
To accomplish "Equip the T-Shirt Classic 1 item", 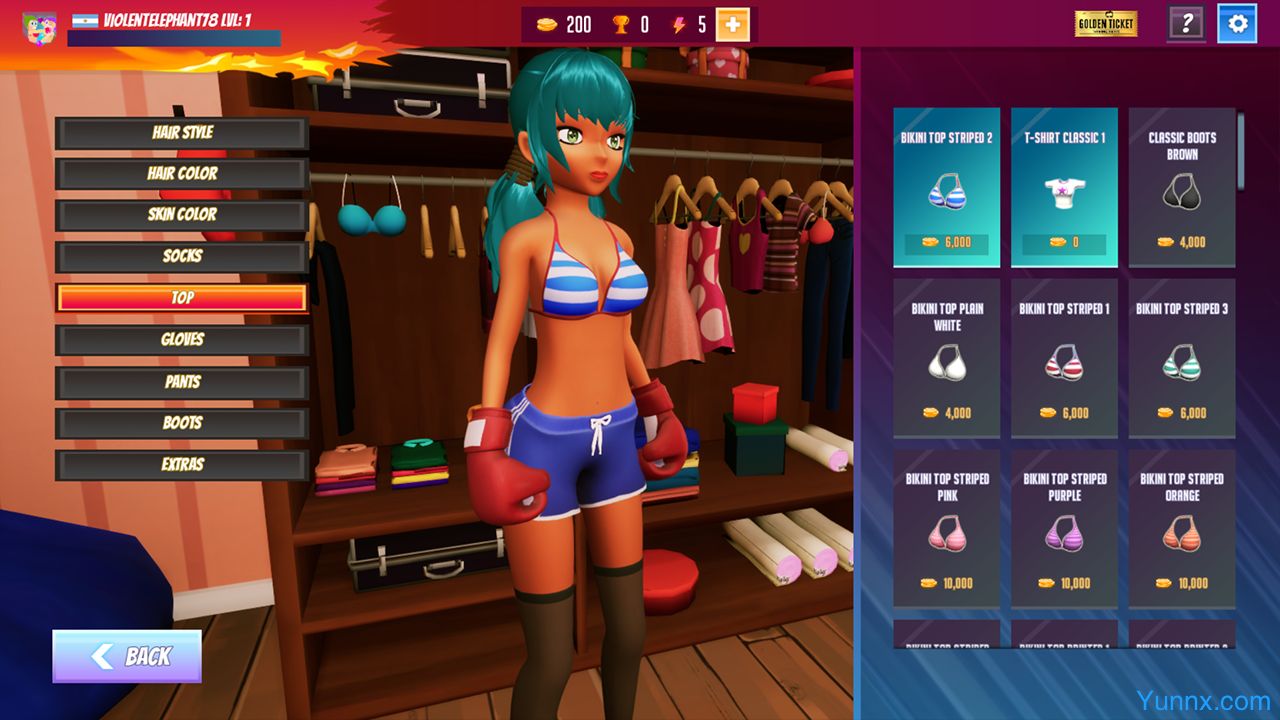I will [1064, 188].
